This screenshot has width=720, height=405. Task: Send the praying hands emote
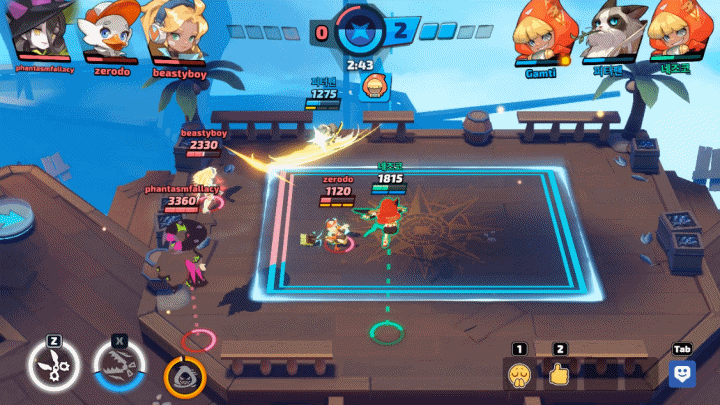(x=518, y=375)
